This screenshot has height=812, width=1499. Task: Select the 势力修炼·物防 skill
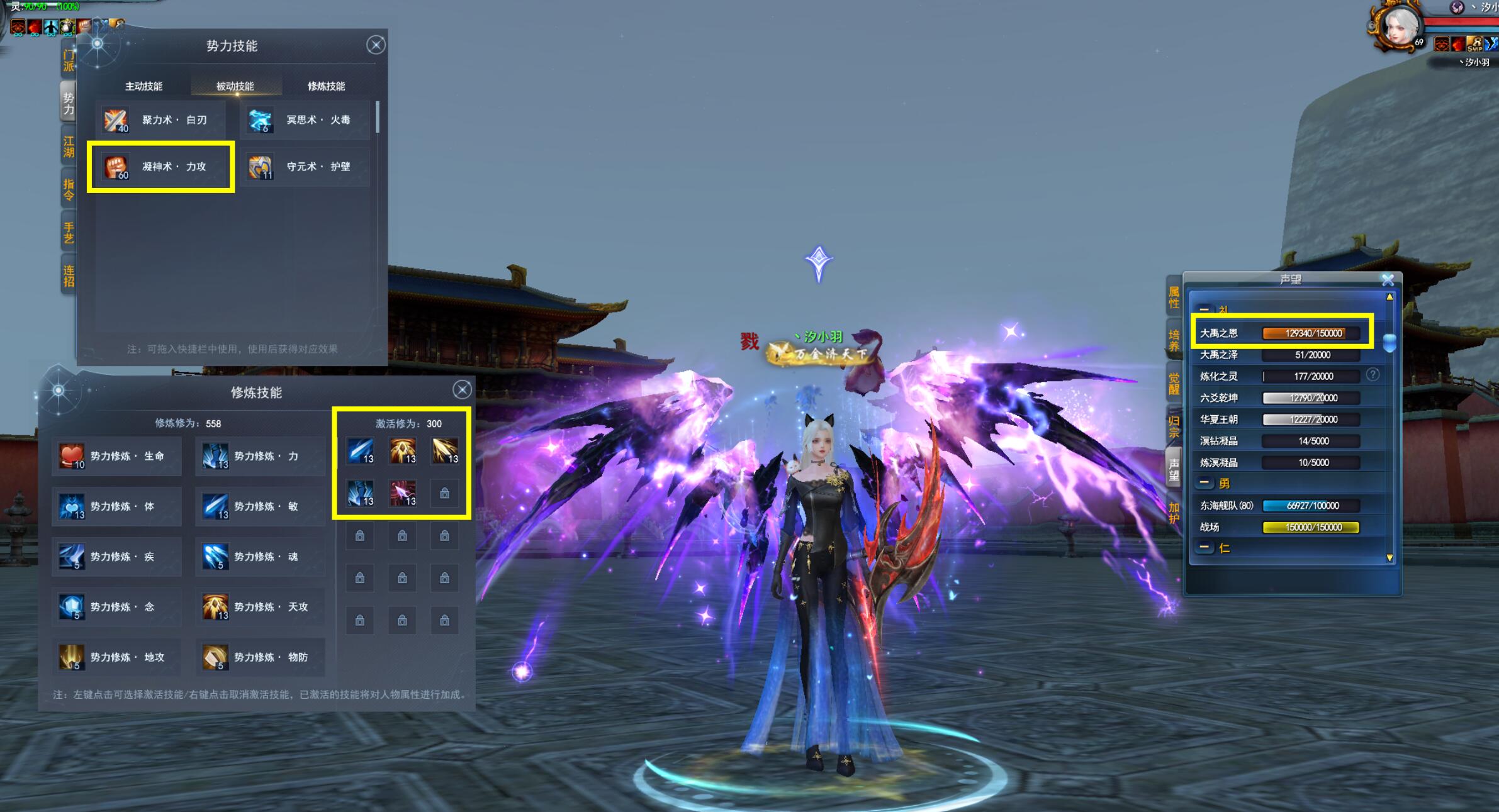tap(261, 657)
